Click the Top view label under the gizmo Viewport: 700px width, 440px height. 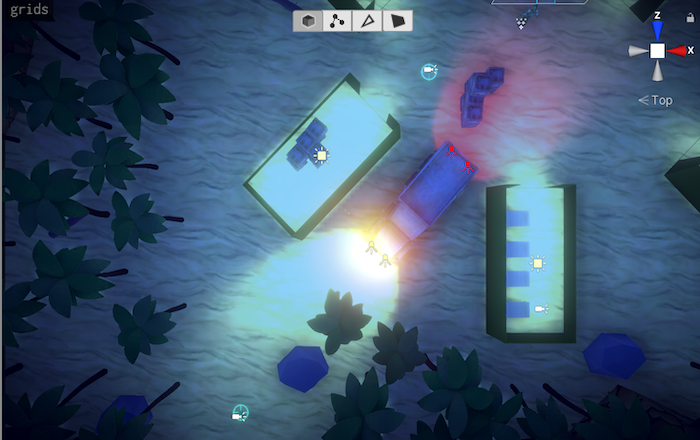661,100
